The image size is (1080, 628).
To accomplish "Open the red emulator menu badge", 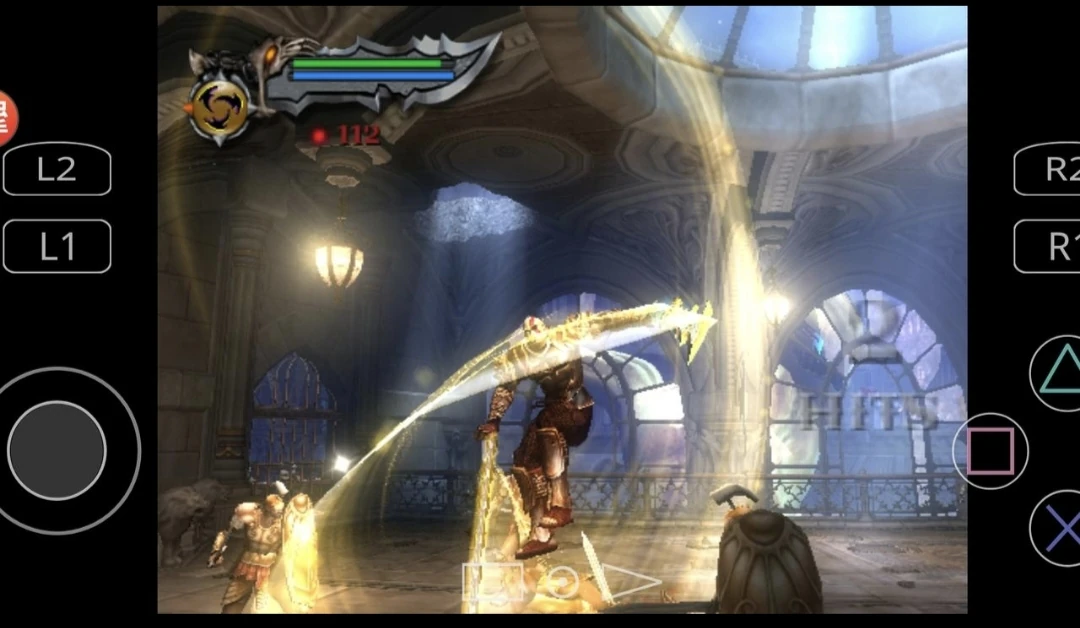I will pyautogui.click(x=5, y=118).
